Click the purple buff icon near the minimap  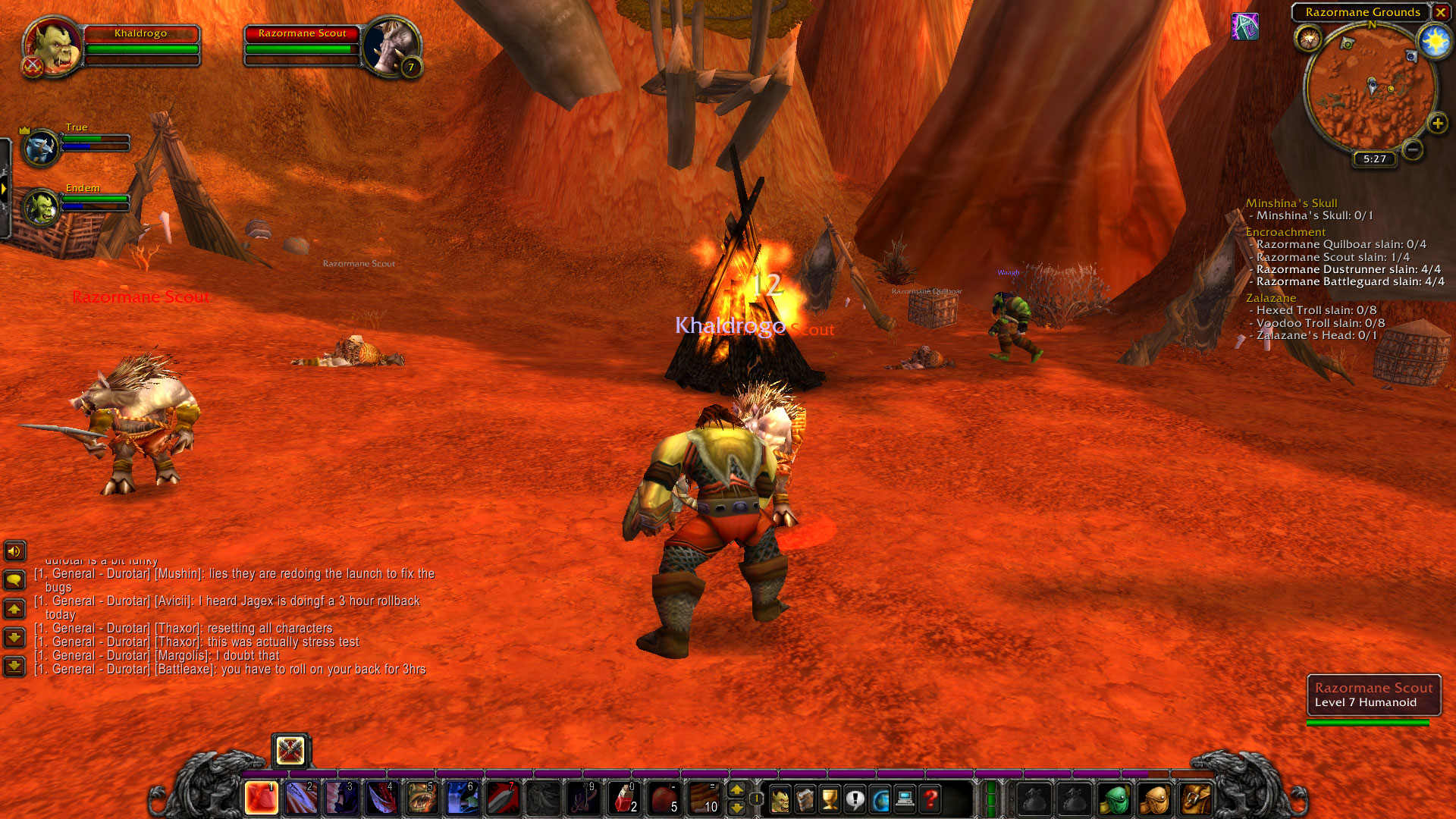(x=1246, y=25)
